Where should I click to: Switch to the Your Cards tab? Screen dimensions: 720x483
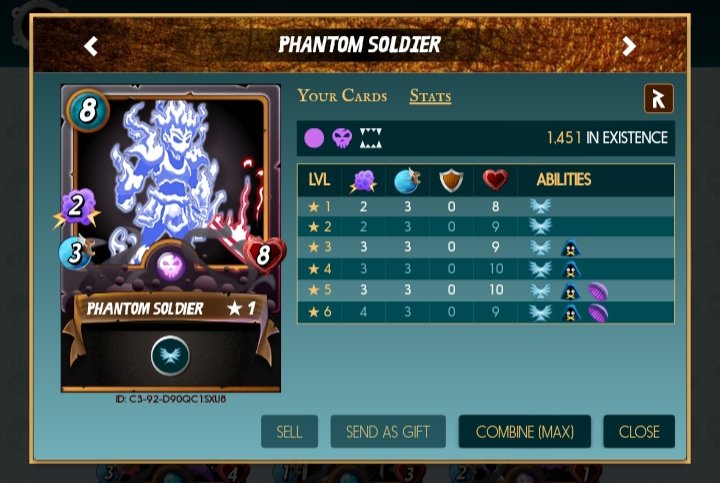[x=342, y=96]
